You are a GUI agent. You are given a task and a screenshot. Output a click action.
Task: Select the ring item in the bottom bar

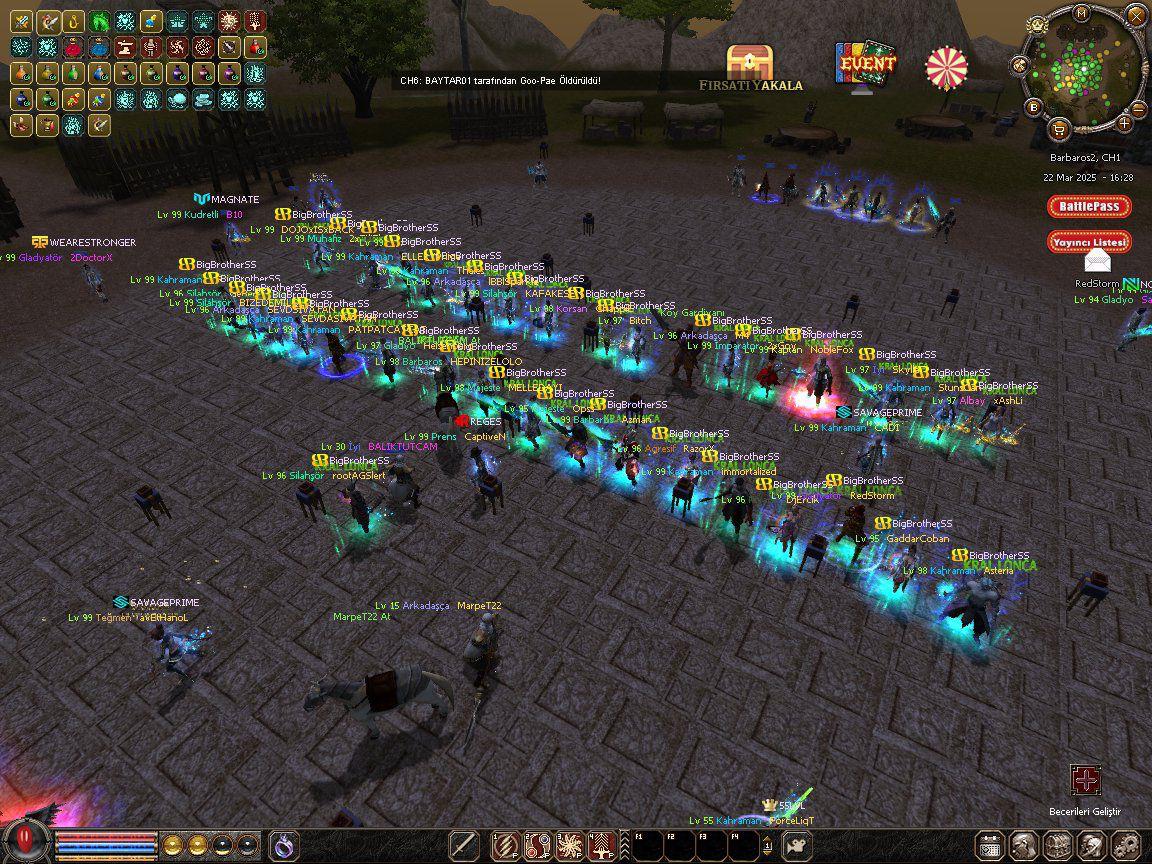(x=283, y=845)
